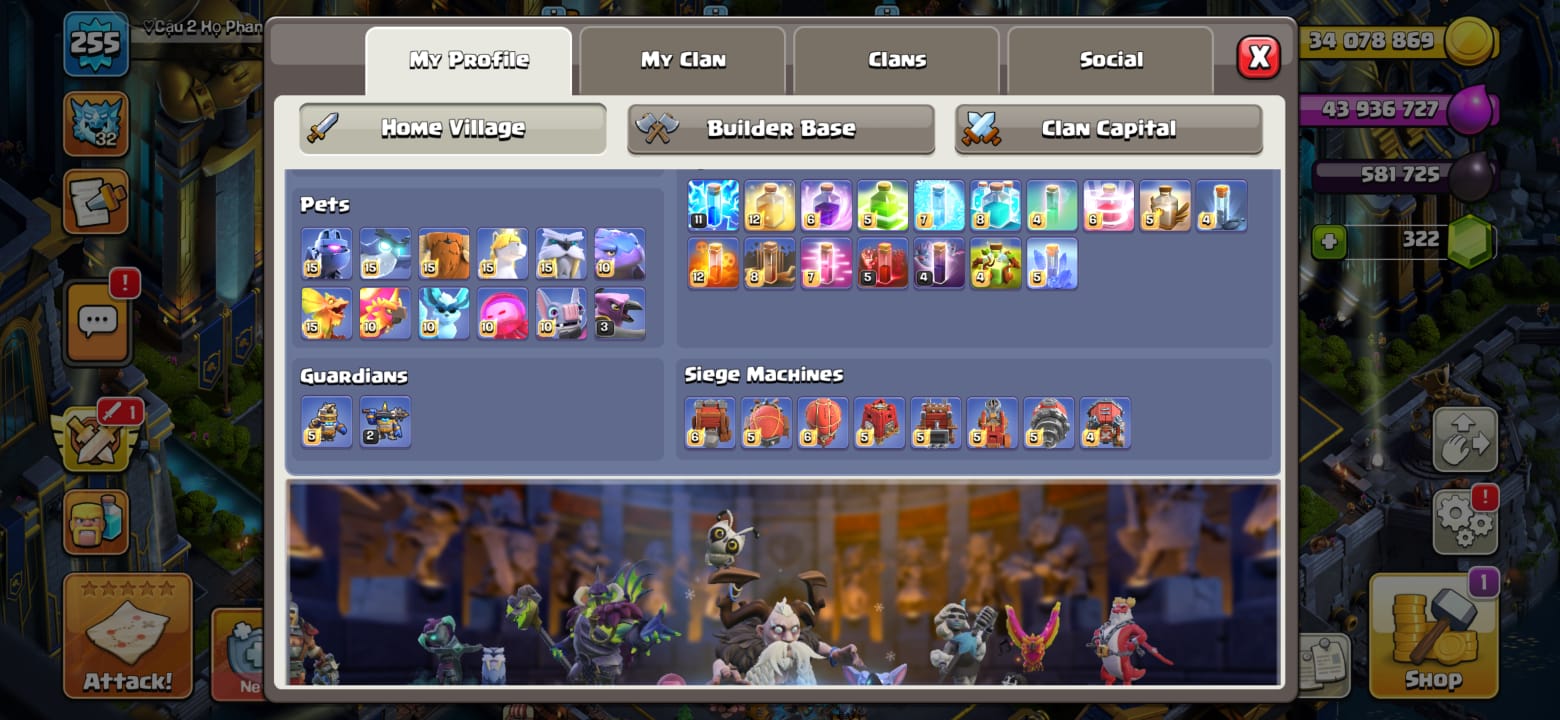Viewport: 1560px width, 720px height.
Task: Select the Home Village button
Action: (x=453, y=128)
